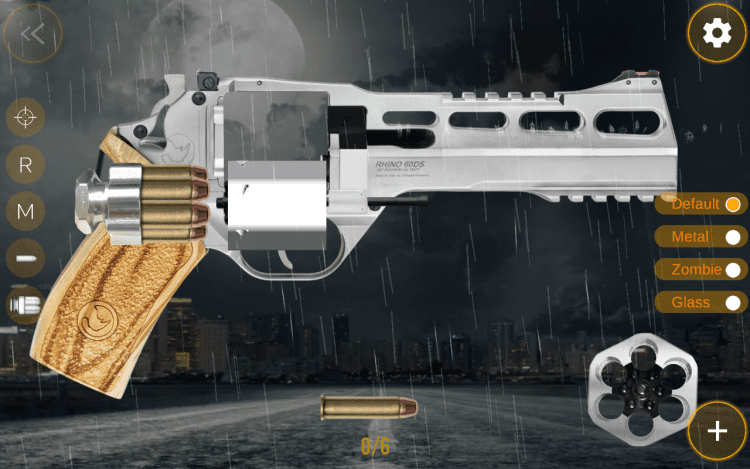750x469 pixels.
Task: Pick the Glass skin option
Action: point(703,302)
